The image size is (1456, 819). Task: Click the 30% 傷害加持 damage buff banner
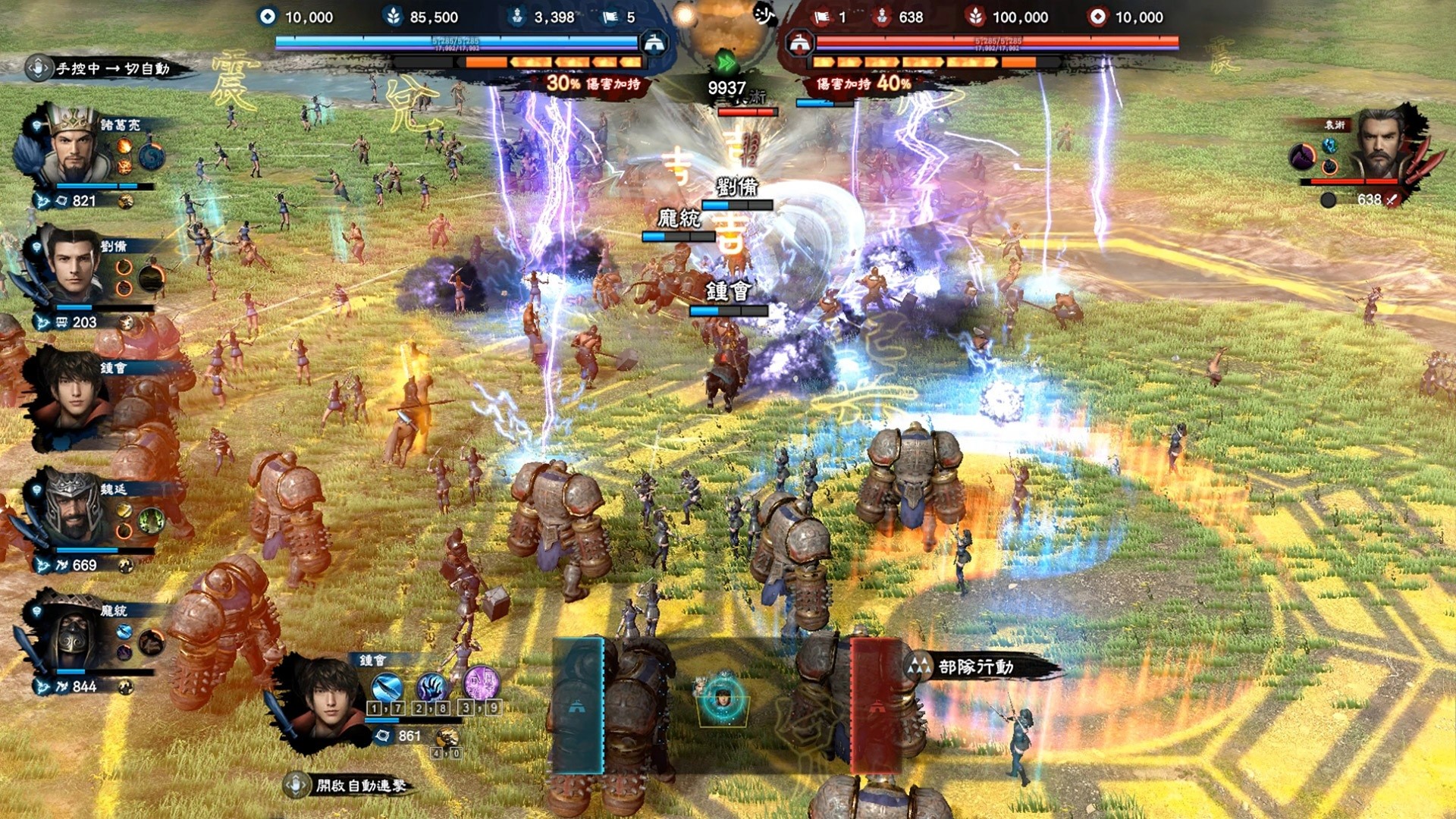595,86
